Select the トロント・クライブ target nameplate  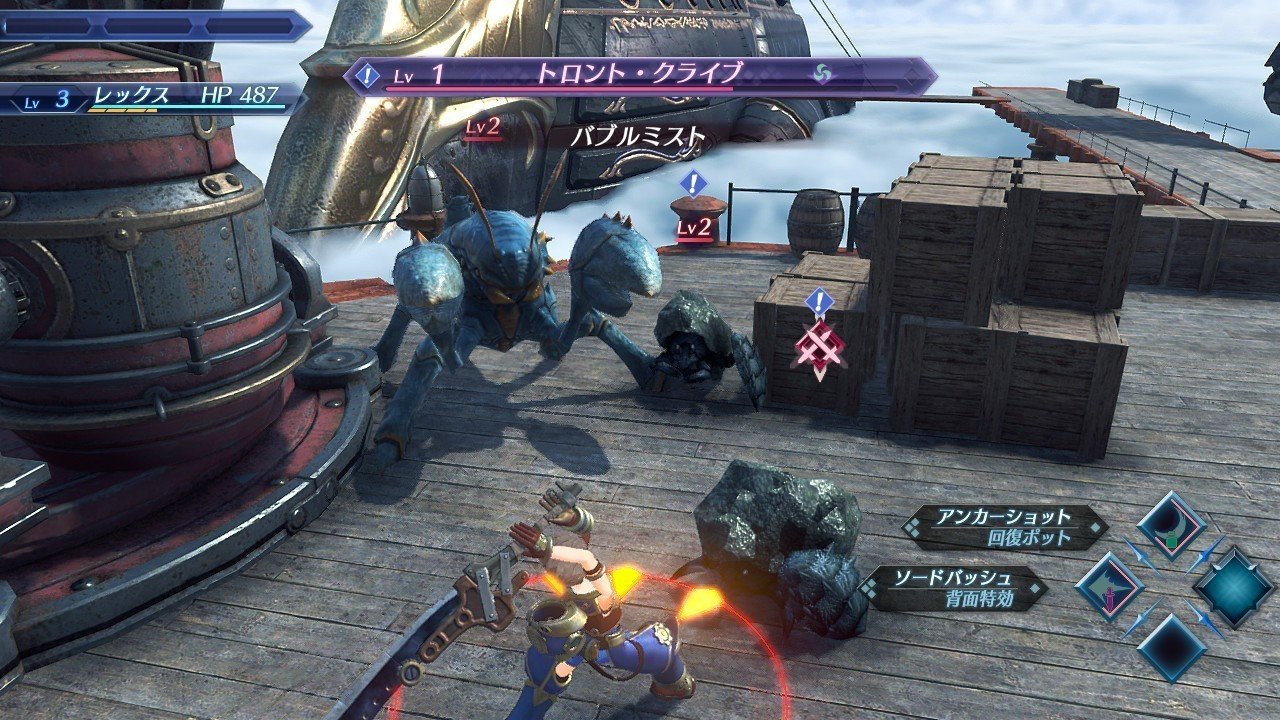pyautogui.click(x=640, y=75)
